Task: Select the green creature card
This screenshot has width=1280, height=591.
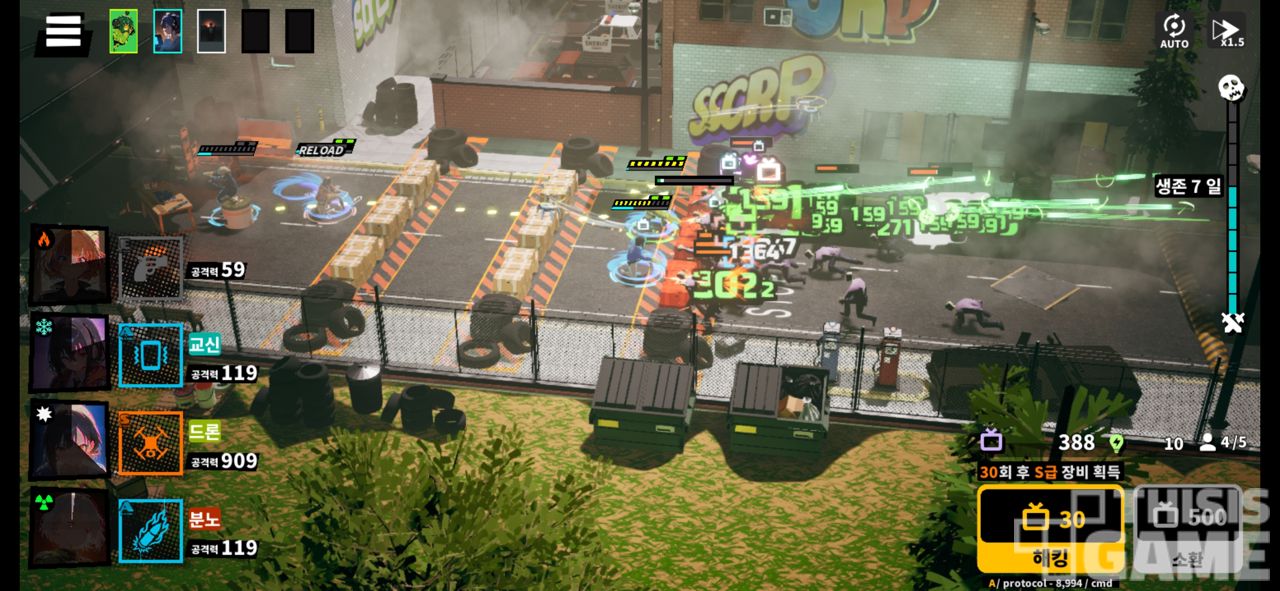Action: [124, 31]
